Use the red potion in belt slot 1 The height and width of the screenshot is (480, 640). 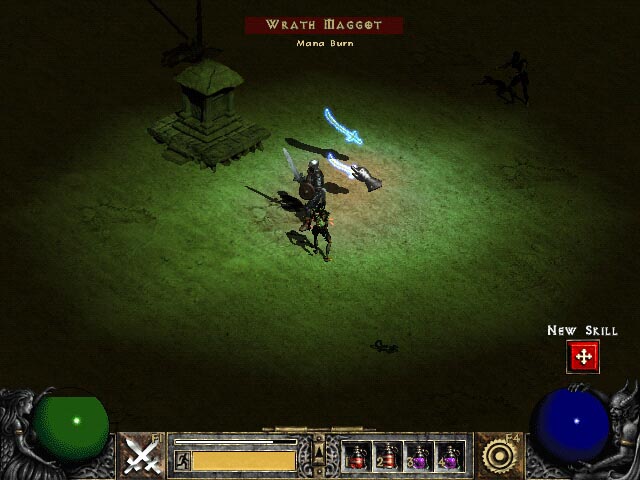357,457
